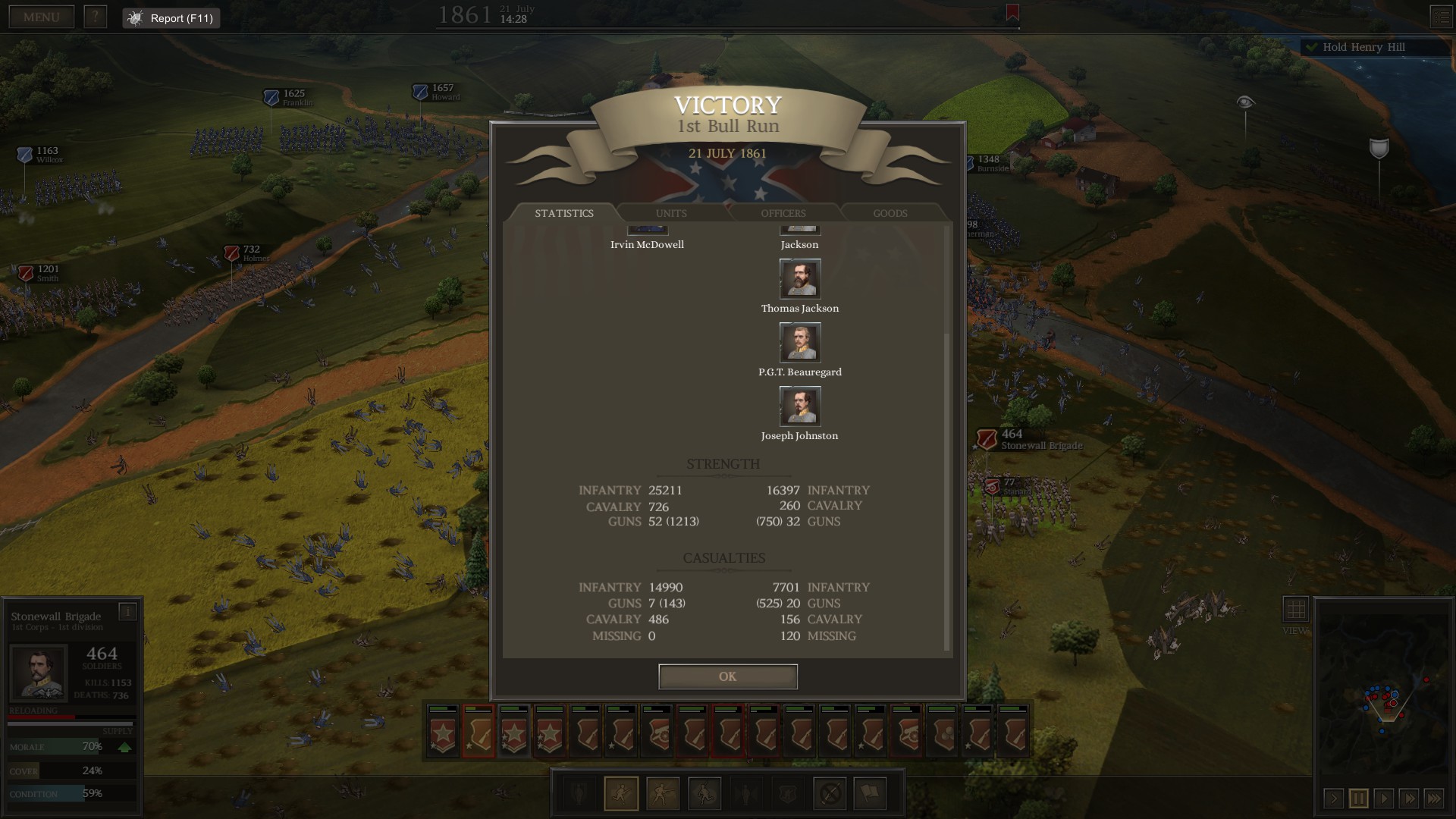The image size is (1456, 819).
Task: Select the three cannonballs unit card
Action: tap(942, 731)
